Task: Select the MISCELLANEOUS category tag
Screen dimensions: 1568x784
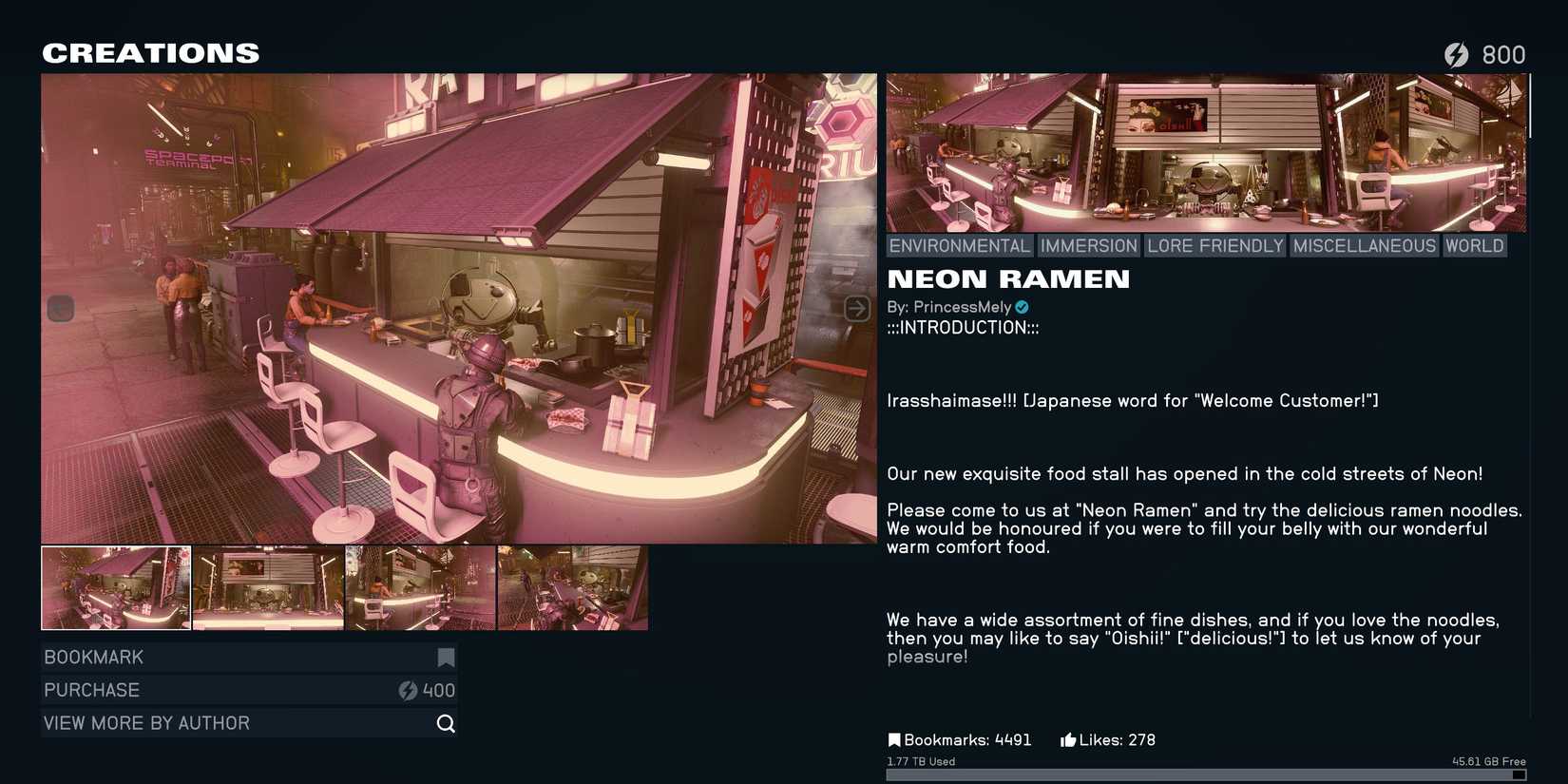Action: 1366,245
